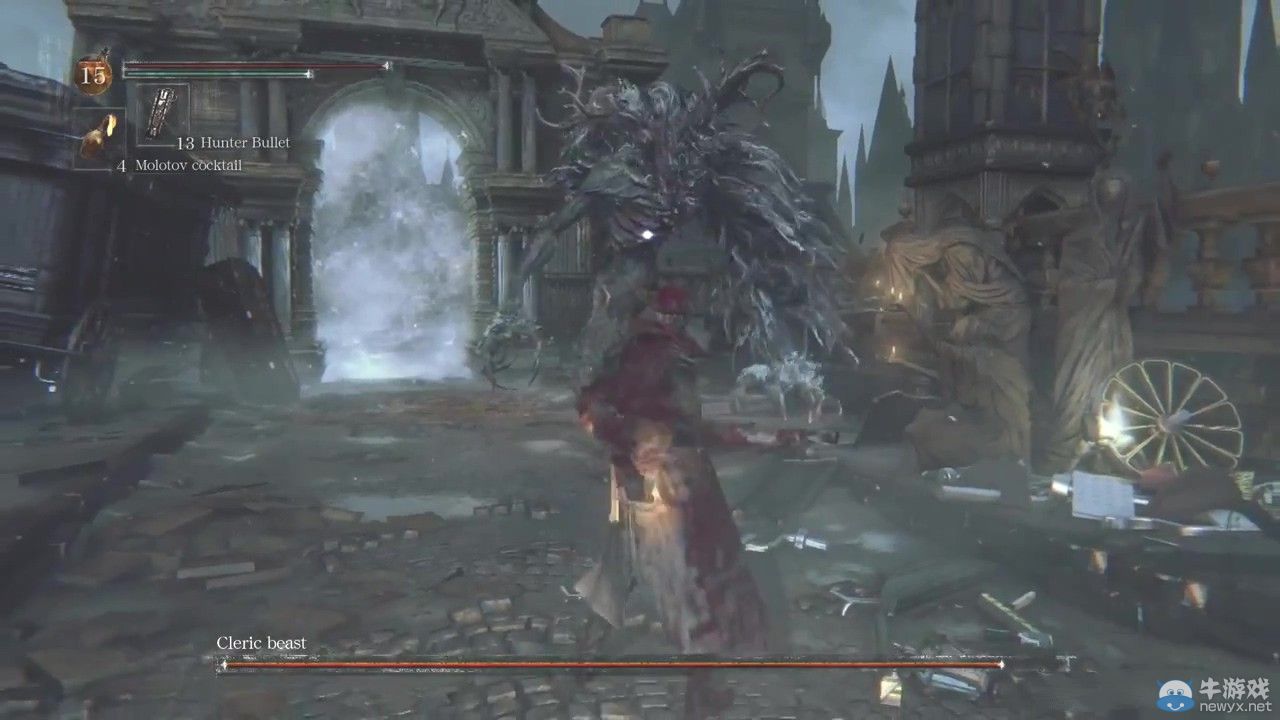This screenshot has width=1280, height=720.
Task: Click the diamond marker on the stamina bar
Action: 309,74
